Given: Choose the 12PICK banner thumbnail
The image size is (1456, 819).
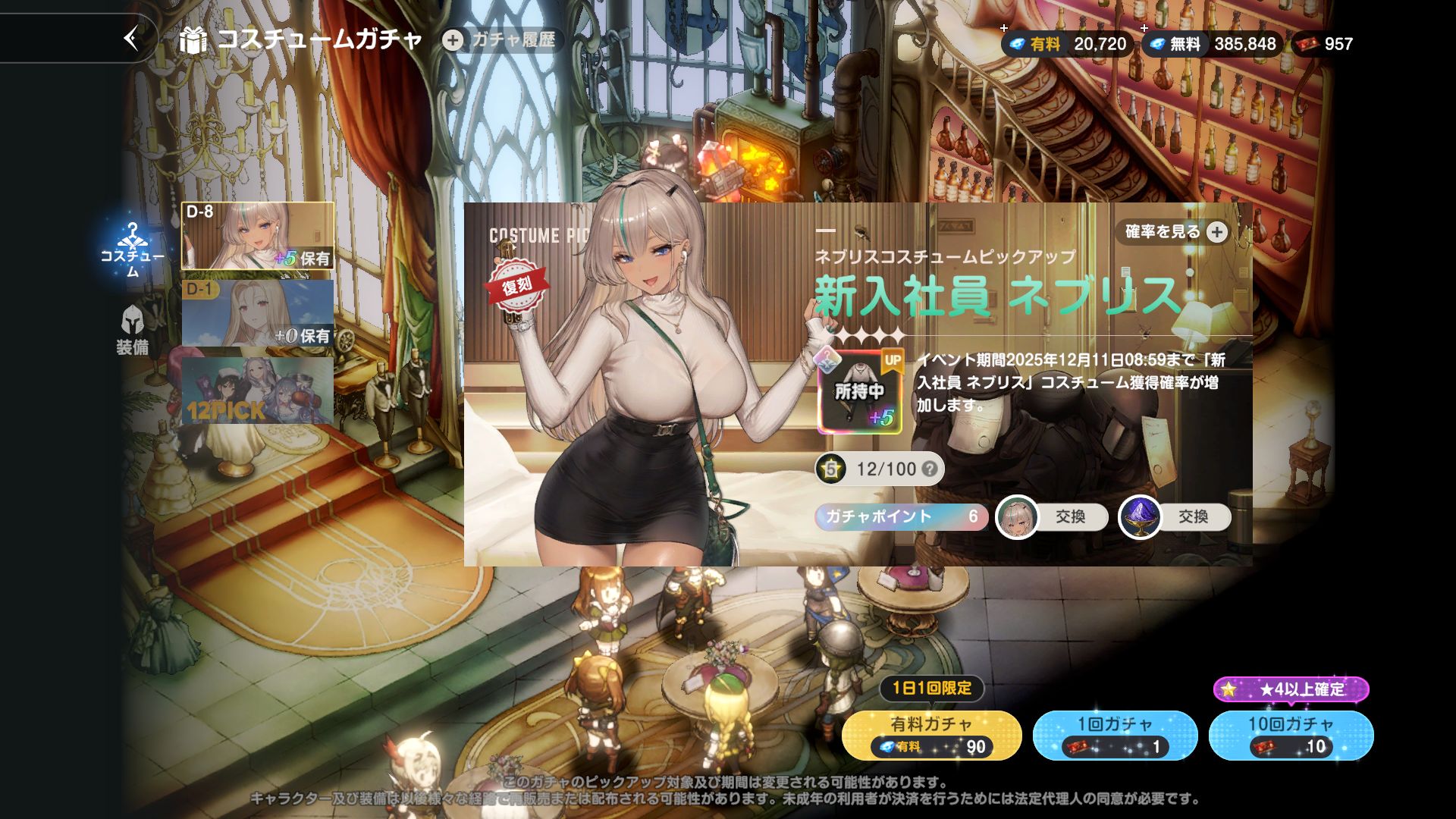Looking at the screenshot, I should click(x=257, y=391).
